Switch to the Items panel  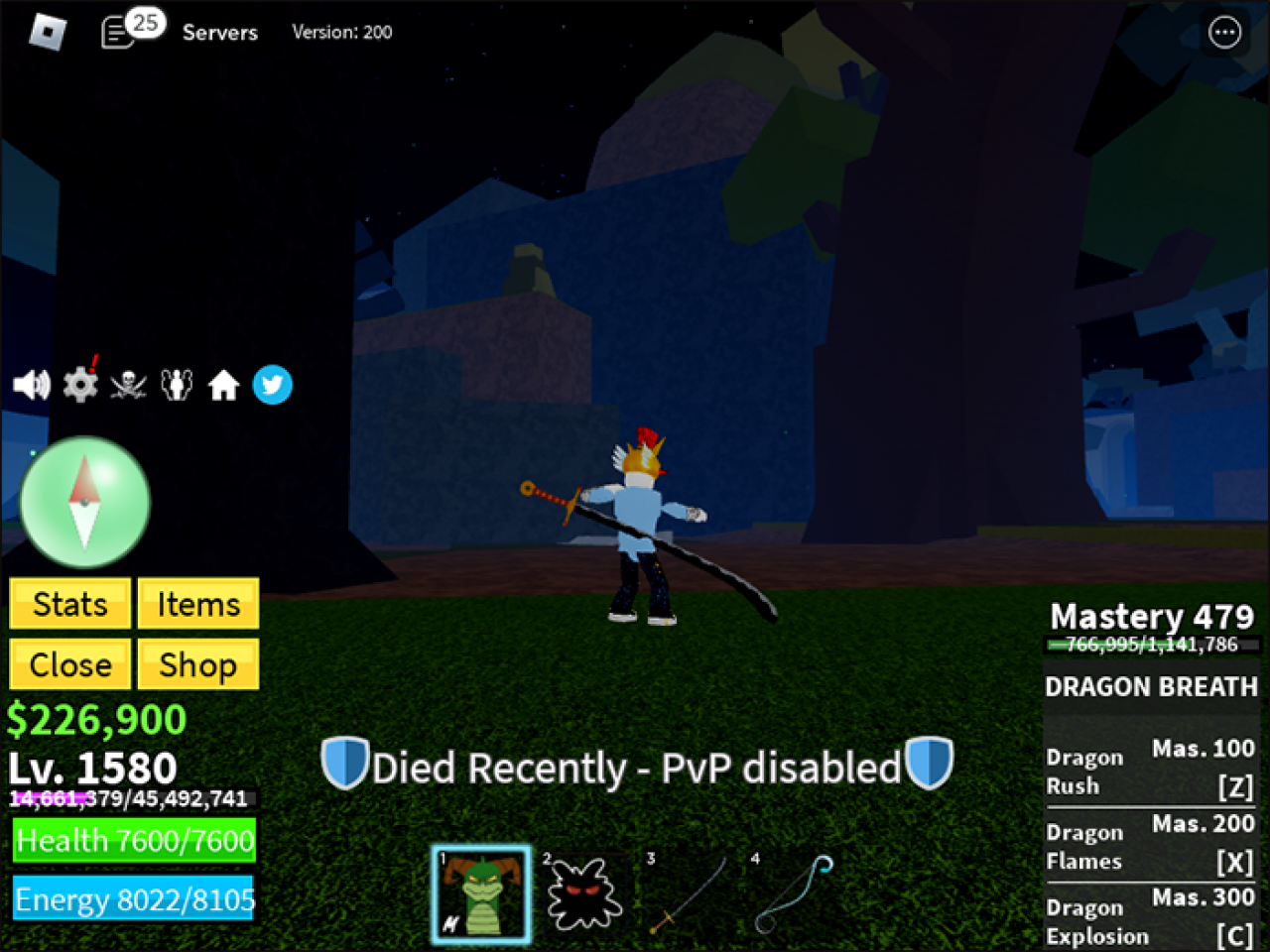(x=197, y=603)
